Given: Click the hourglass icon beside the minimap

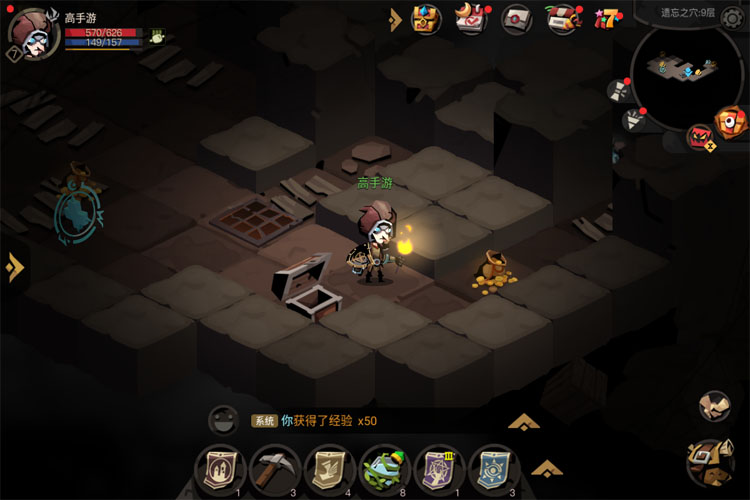Looking at the screenshot, I should pos(619,90).
